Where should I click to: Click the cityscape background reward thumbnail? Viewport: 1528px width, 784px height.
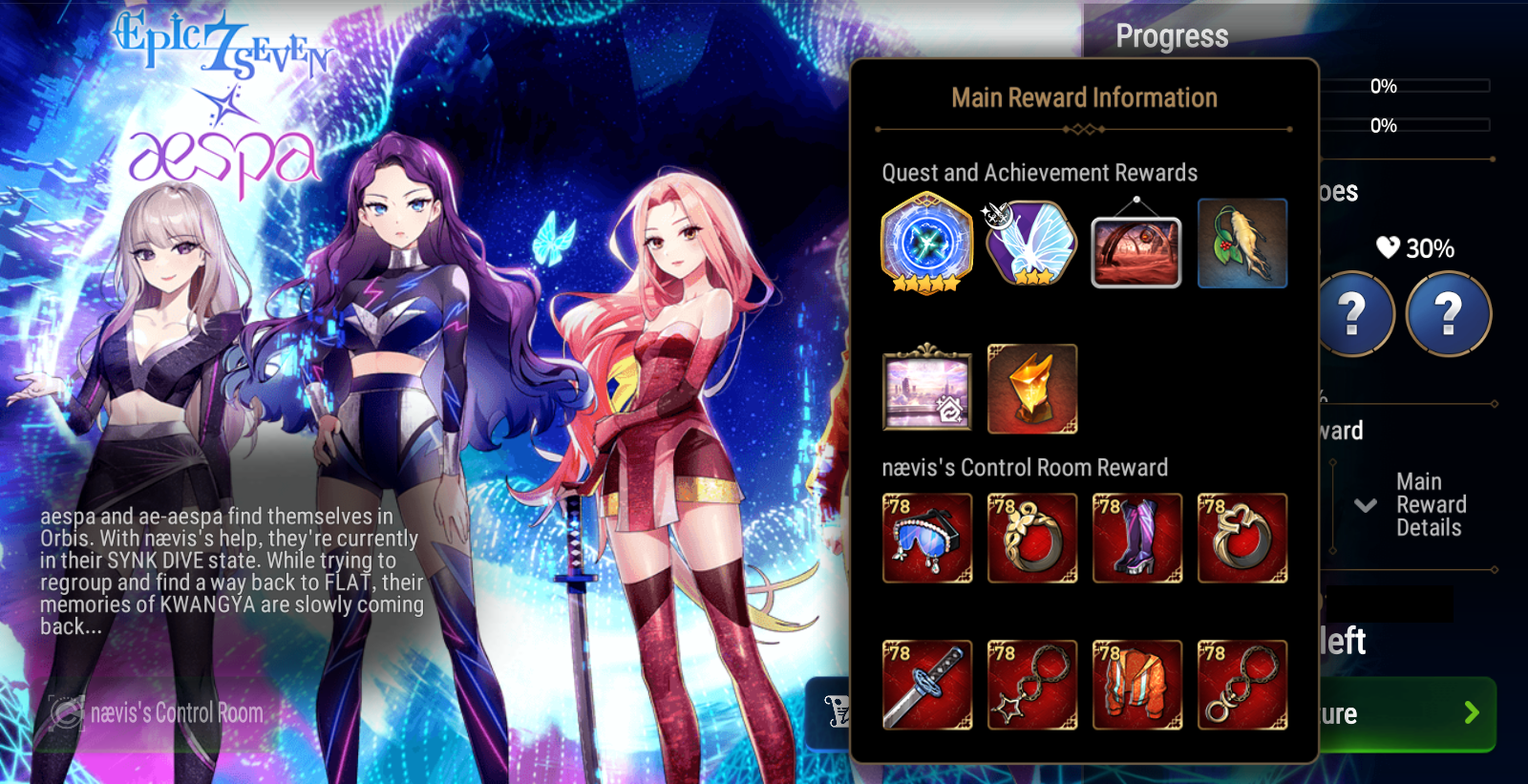(927, 389)
